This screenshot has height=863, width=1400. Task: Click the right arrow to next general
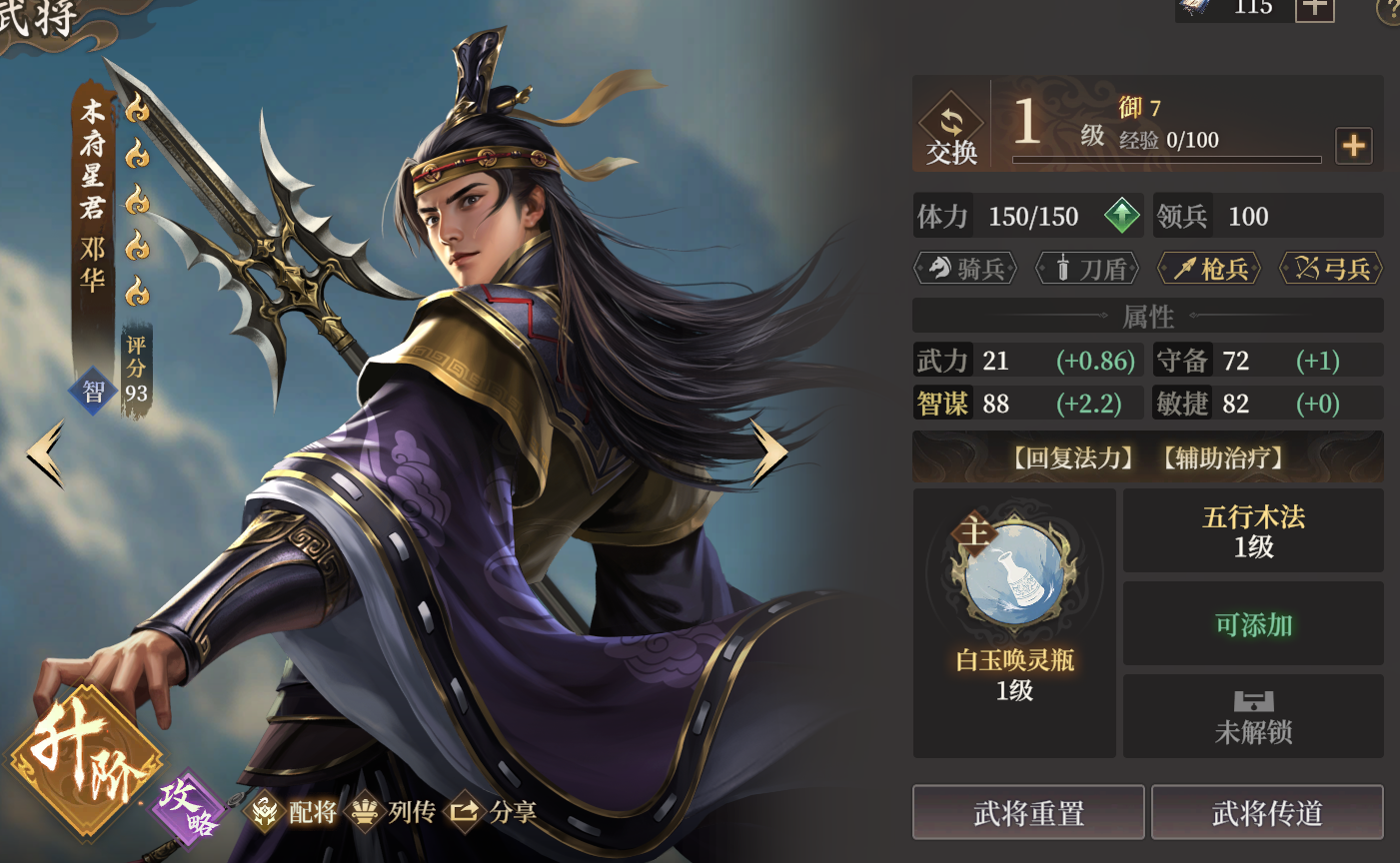[767, 452]
